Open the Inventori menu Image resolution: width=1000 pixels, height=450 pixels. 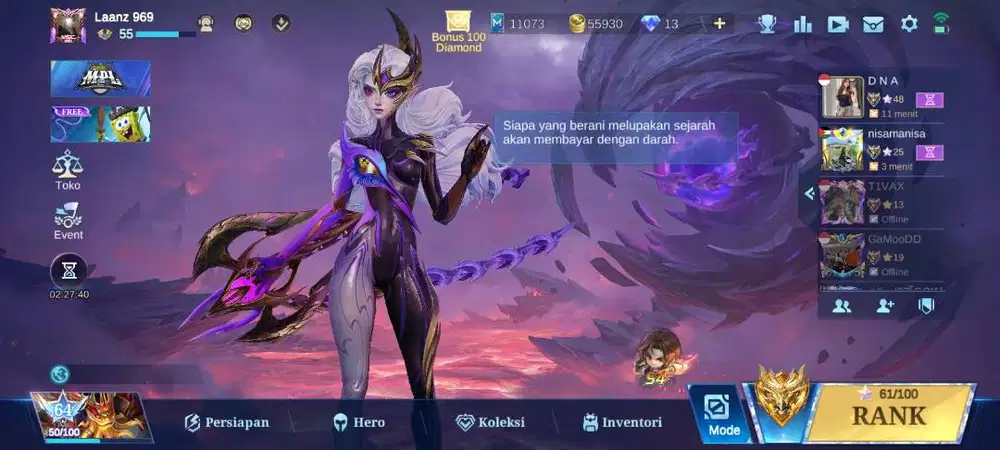click(622, 423)
